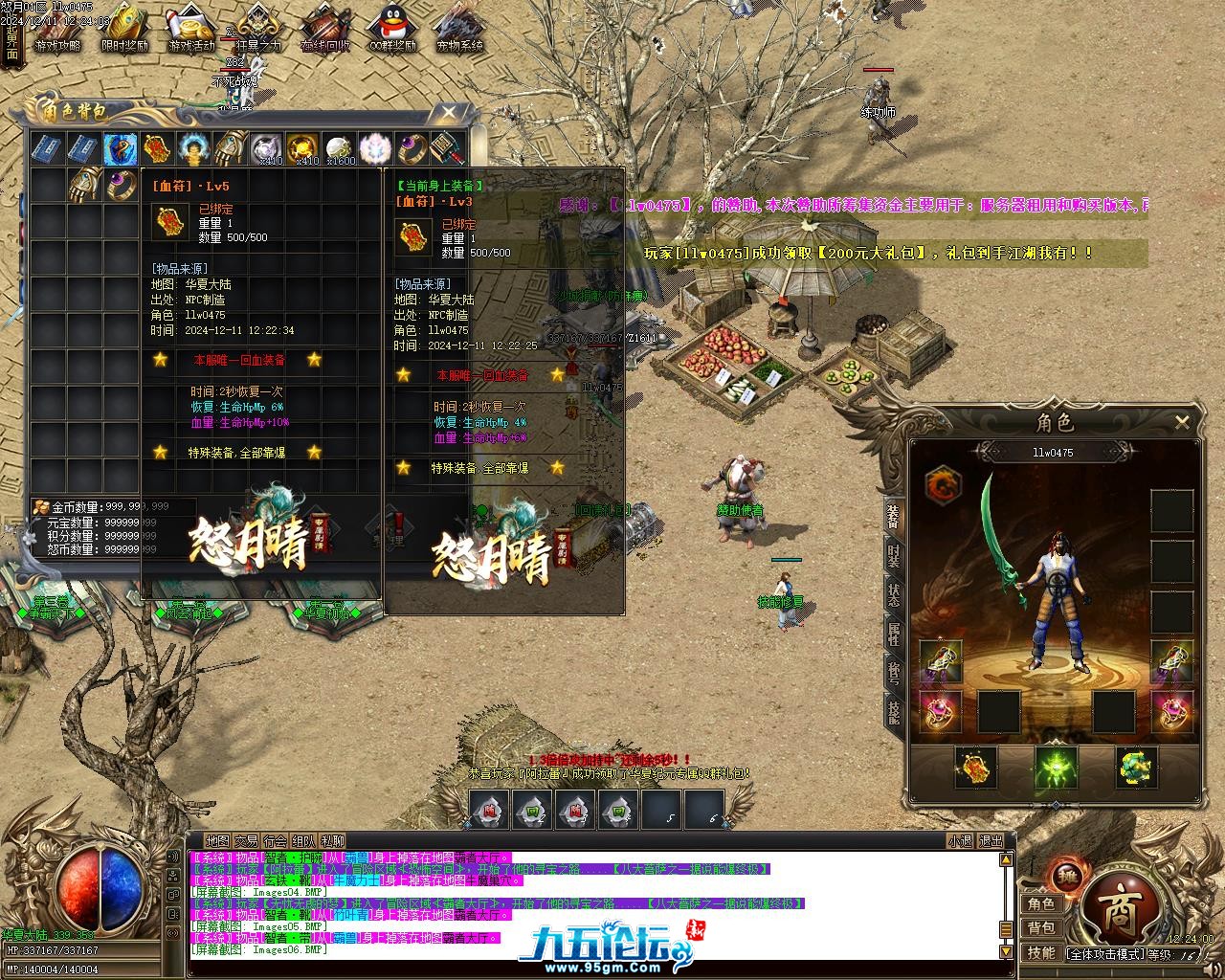Switch chat to the 行会 guild channel

tap(276, 841)
